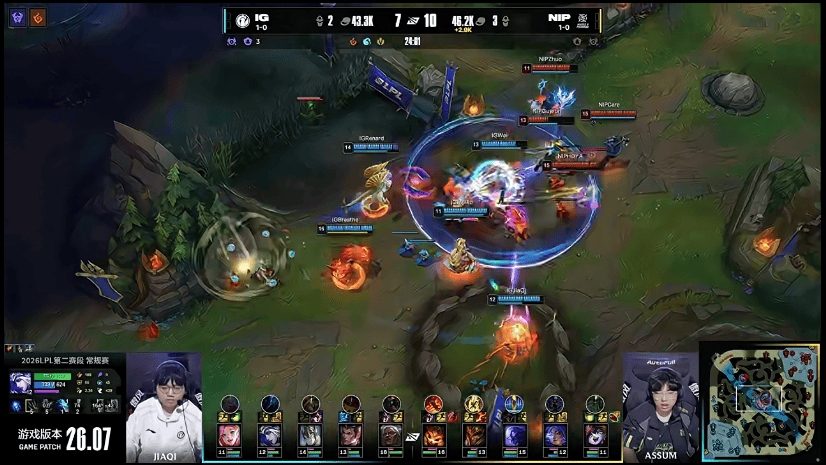Select the JIAQI player camera feed
The width and height of the screenshot is (826, 465).
point(164,407)
